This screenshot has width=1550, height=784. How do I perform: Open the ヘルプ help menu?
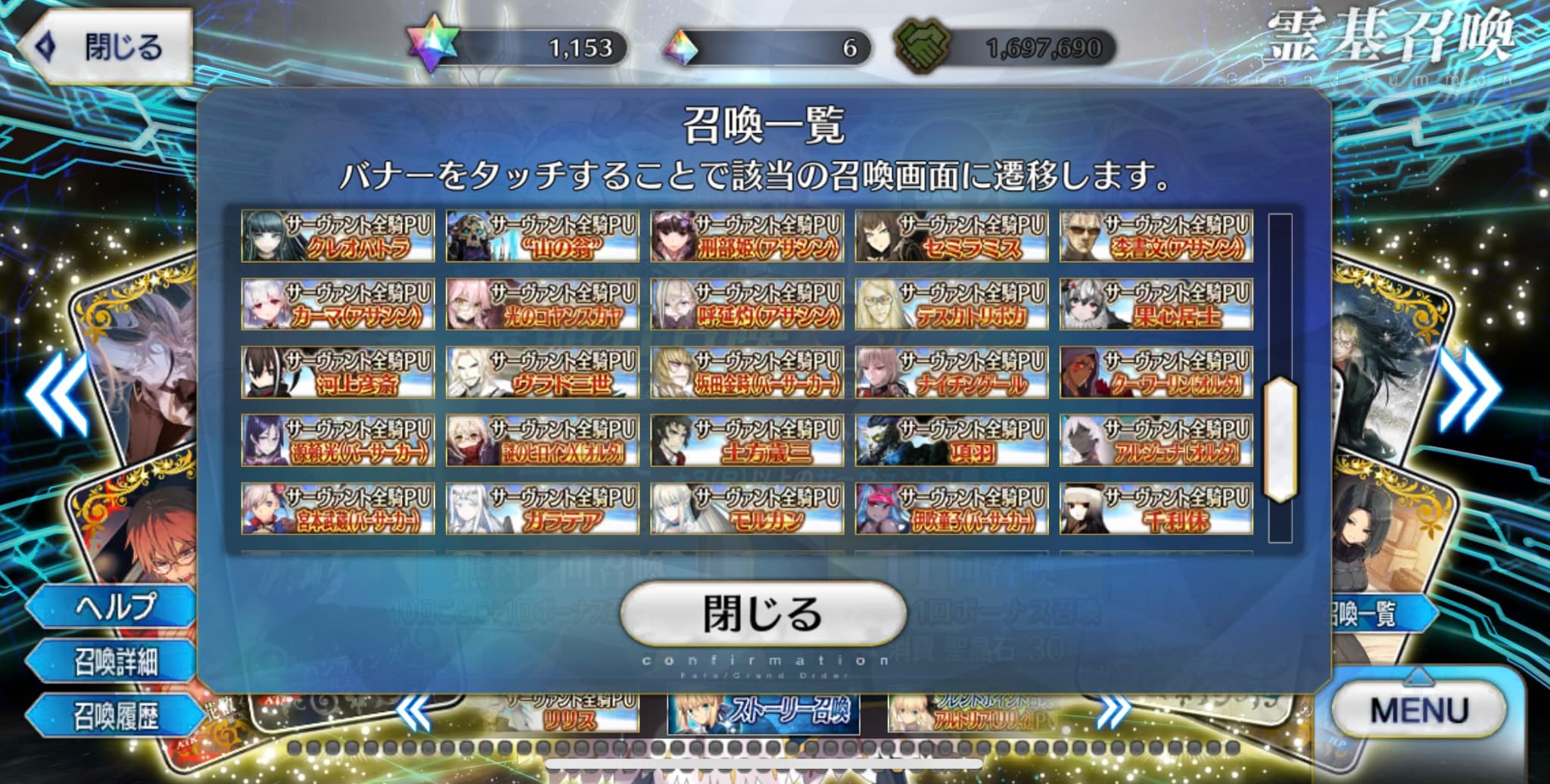[112, 606]
